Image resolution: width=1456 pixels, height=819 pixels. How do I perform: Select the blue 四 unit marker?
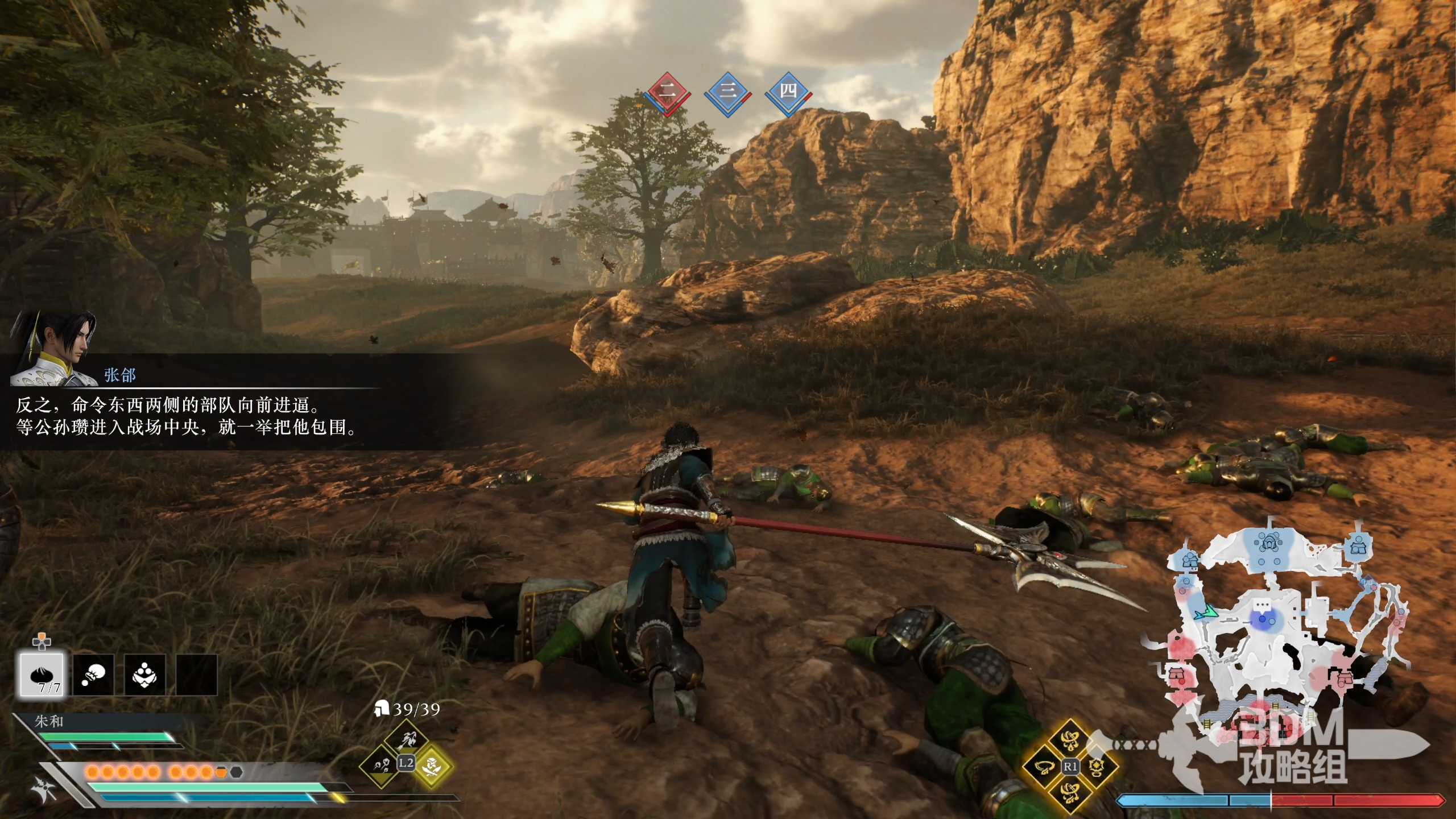pyautogui.click(x=788, y=92)
